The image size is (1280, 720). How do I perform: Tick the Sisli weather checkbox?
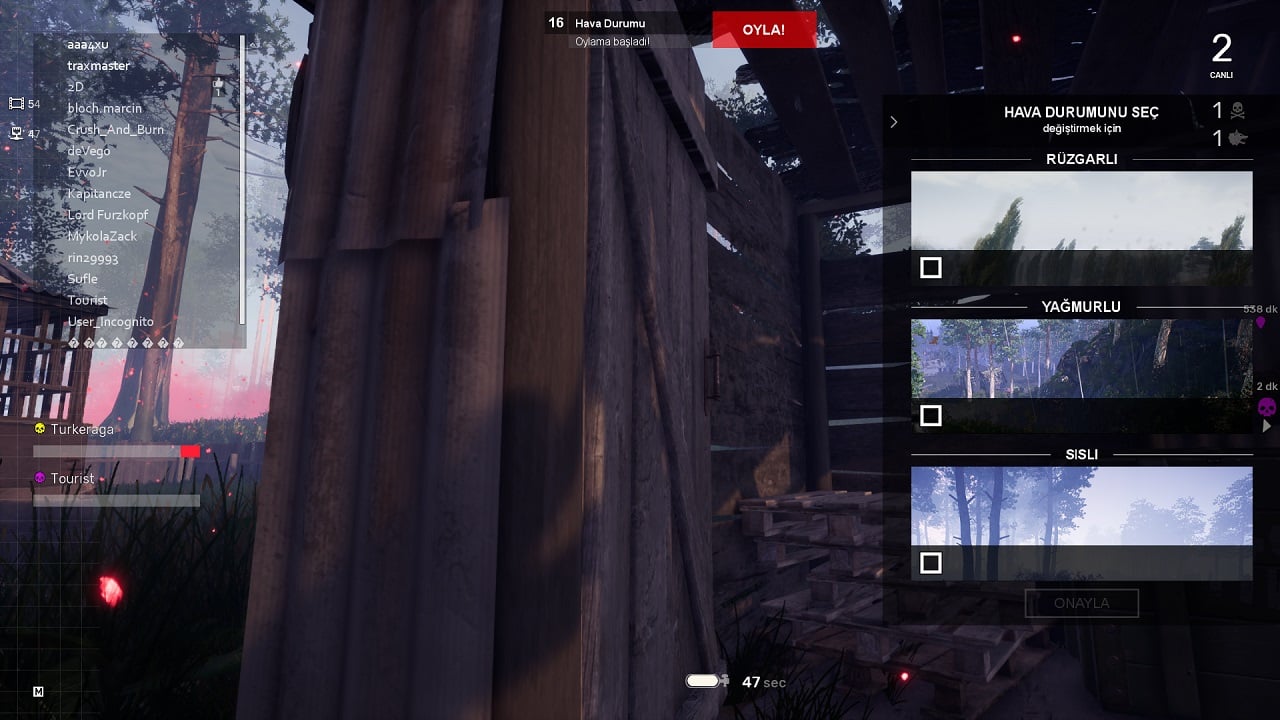pos(931,563)
